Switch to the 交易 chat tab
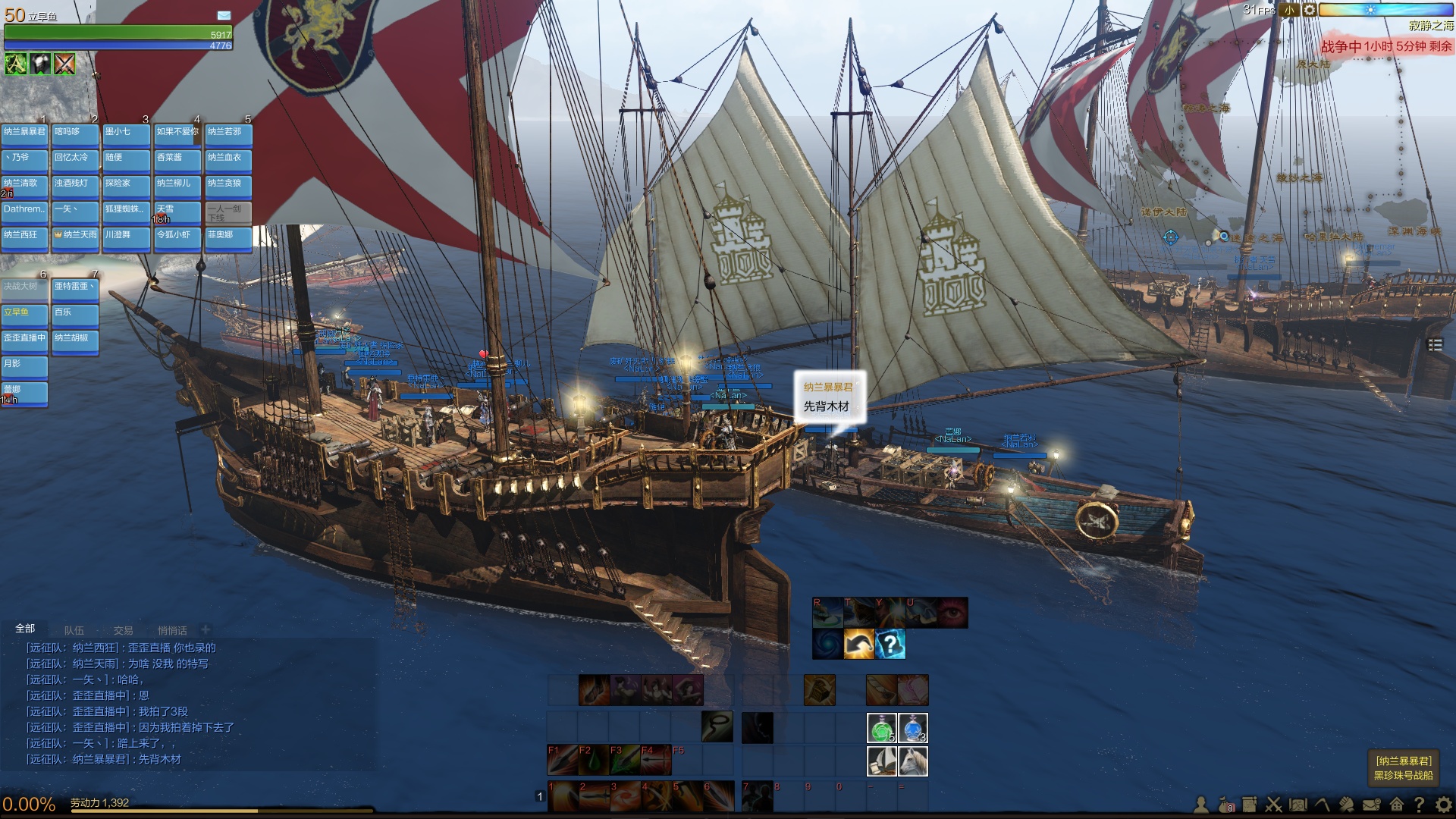This screenshot has width=1456, height=819. coord(123,630)
